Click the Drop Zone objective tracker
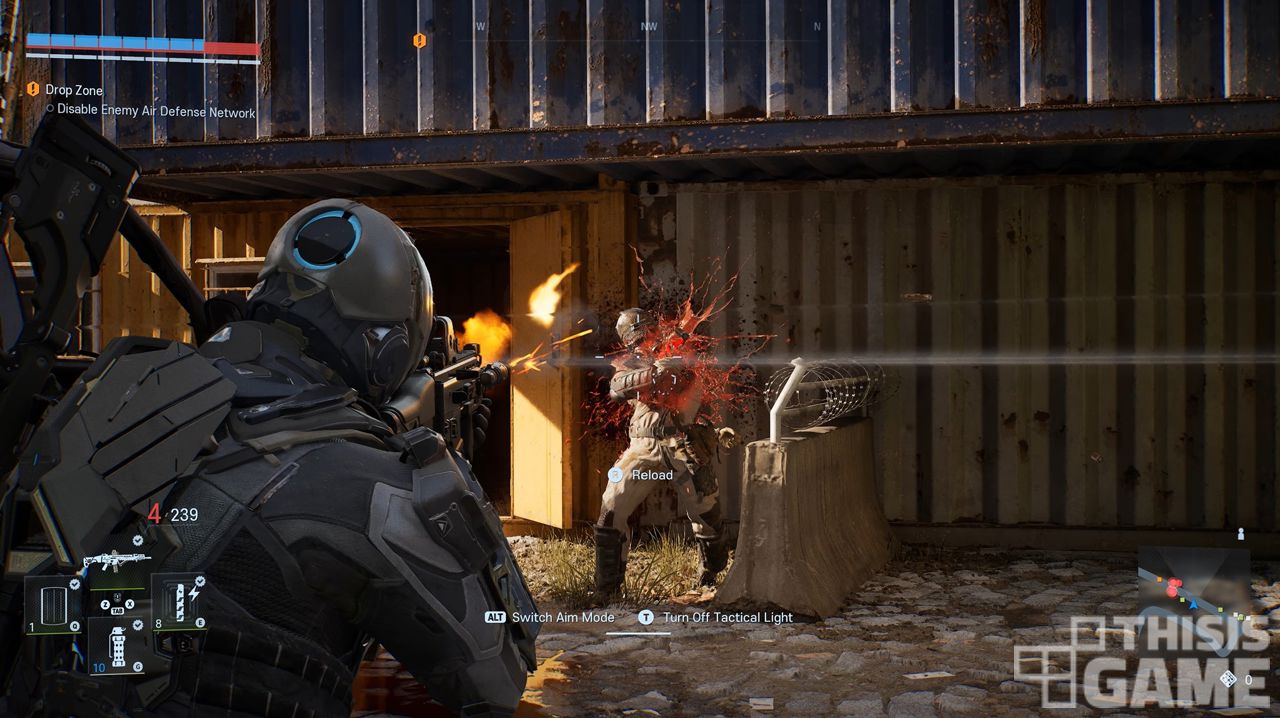 (x=74, y=90)
